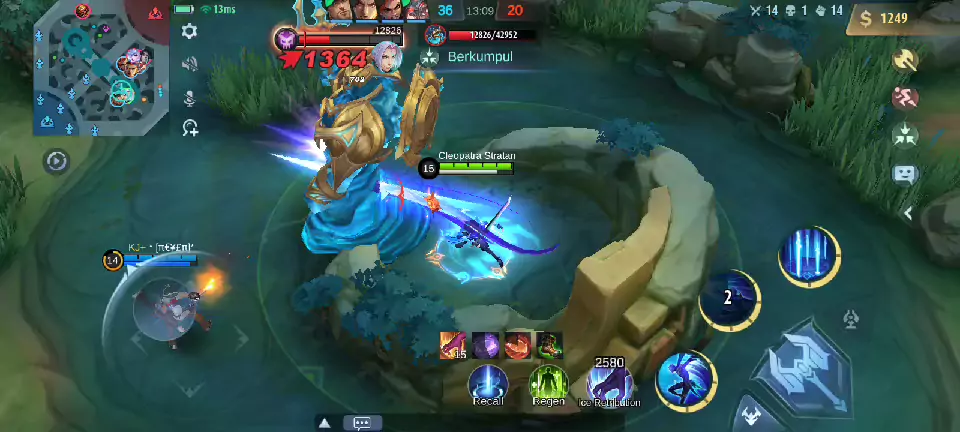Toggle the muted speaker icon
Image resolution: width=960 pixels, height=432 pixels.
pos(189,64)
